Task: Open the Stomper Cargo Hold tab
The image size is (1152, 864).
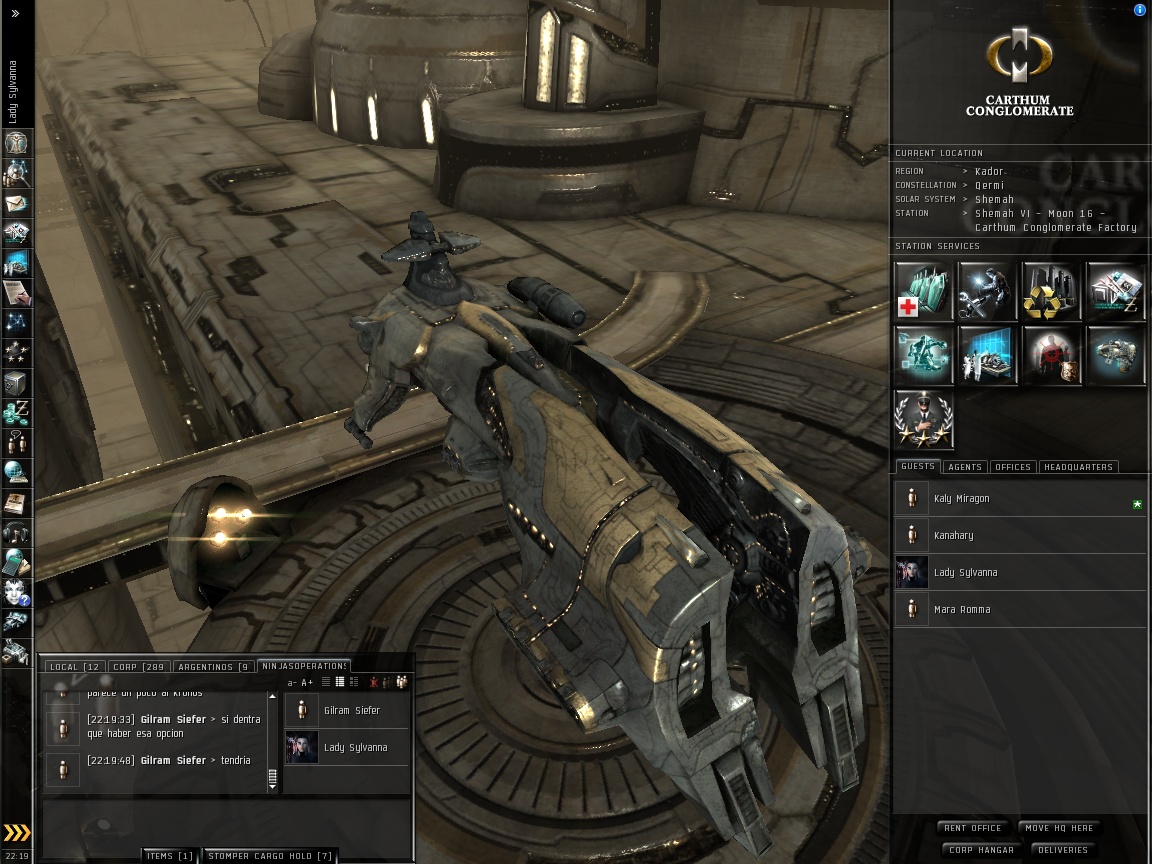Action: coord(269,856)
